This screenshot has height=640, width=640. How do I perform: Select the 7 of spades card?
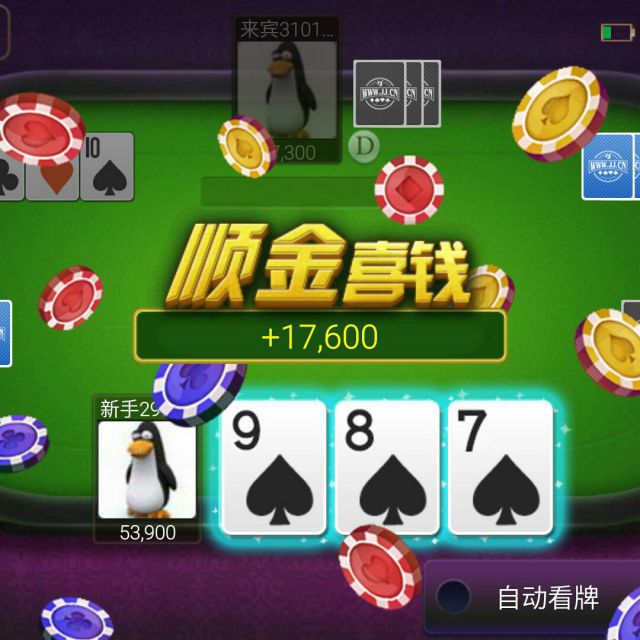click(501, 467)
